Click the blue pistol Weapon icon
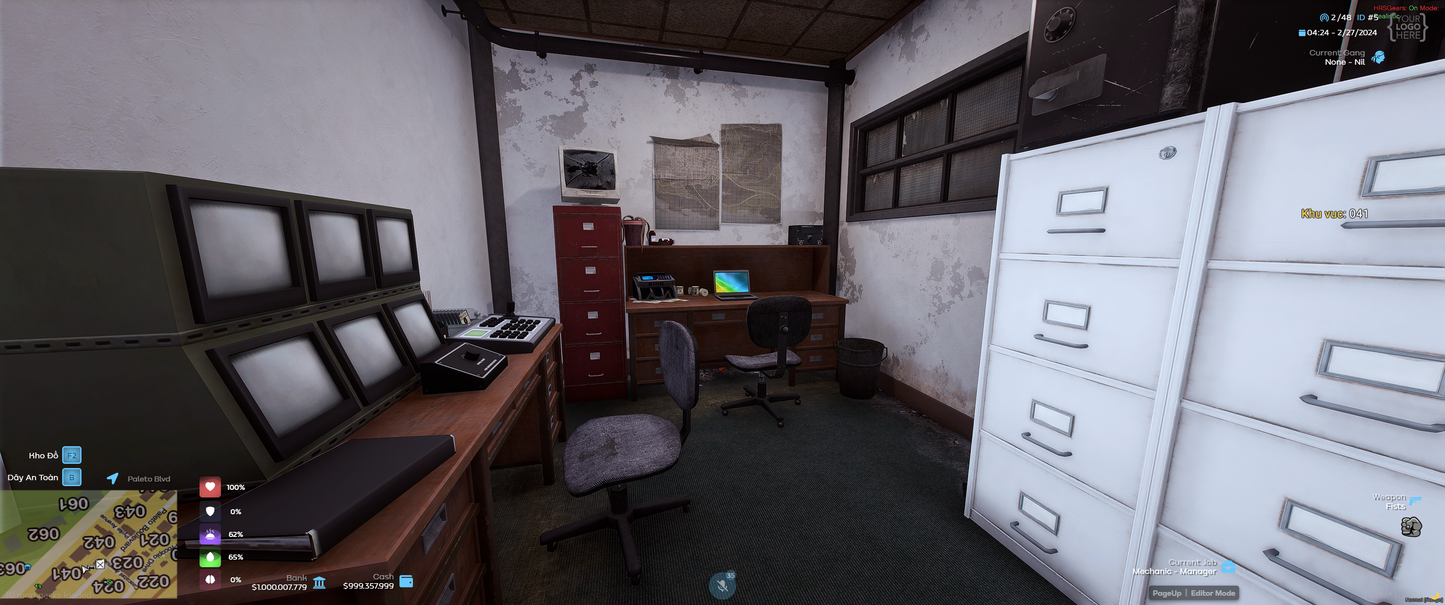 pos(1415,499)
